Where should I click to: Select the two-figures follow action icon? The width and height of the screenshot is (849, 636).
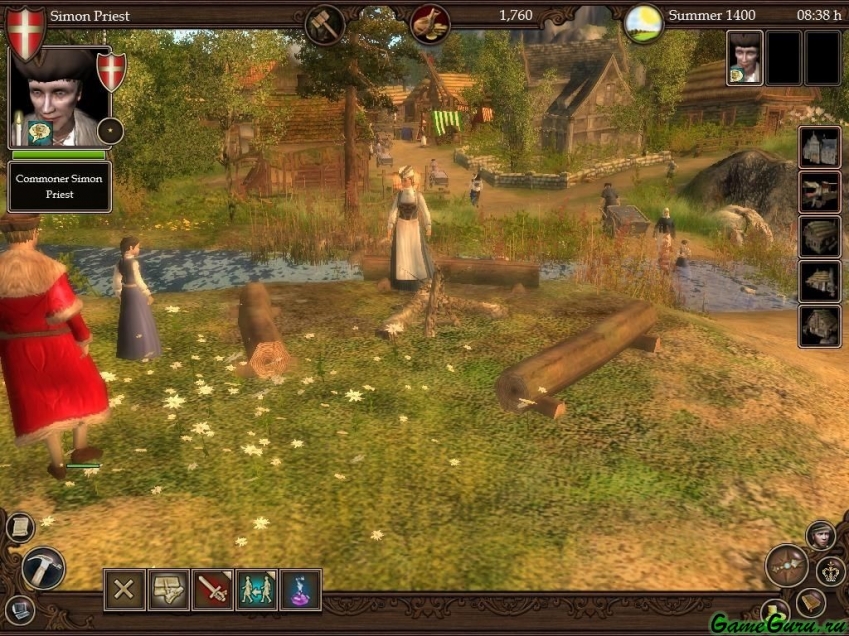tap(257, 589)
